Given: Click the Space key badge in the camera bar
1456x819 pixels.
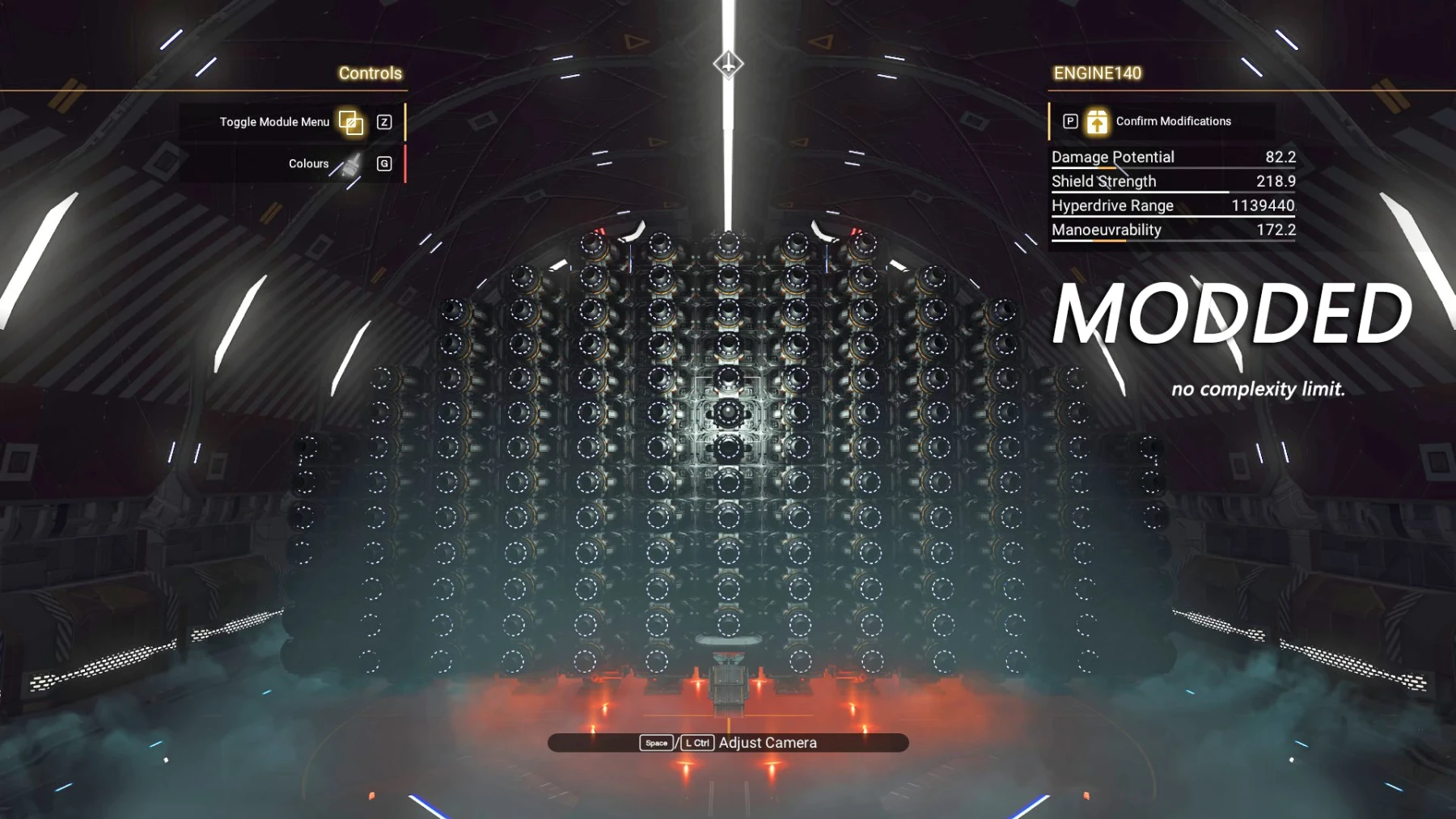Looking at the screenshot, I should click(655, 742).
